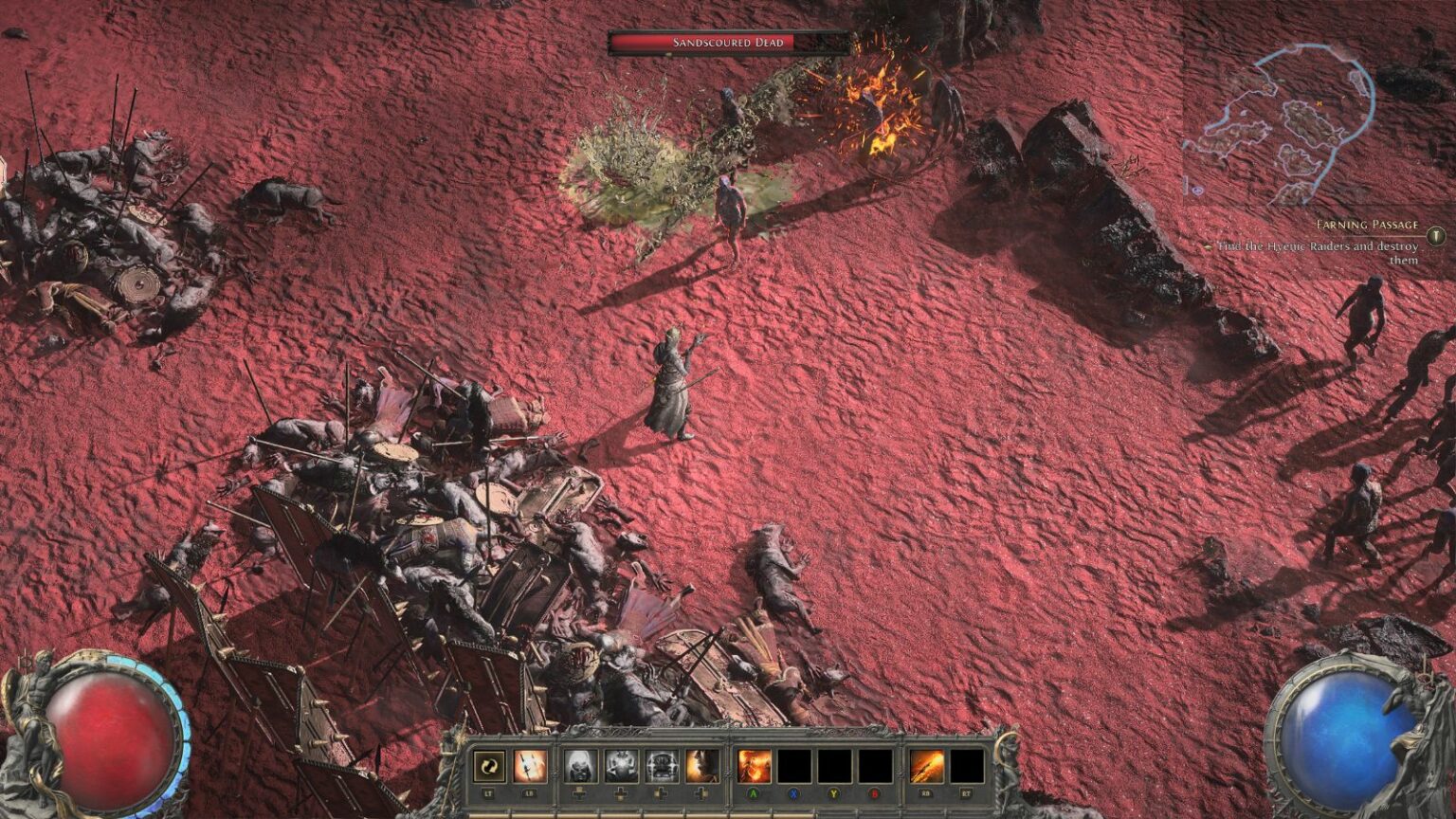Click the circular quest medallion beside Earning Passage
Image resolution: width=1456 pixels, height=819 pixels.
1436,237
